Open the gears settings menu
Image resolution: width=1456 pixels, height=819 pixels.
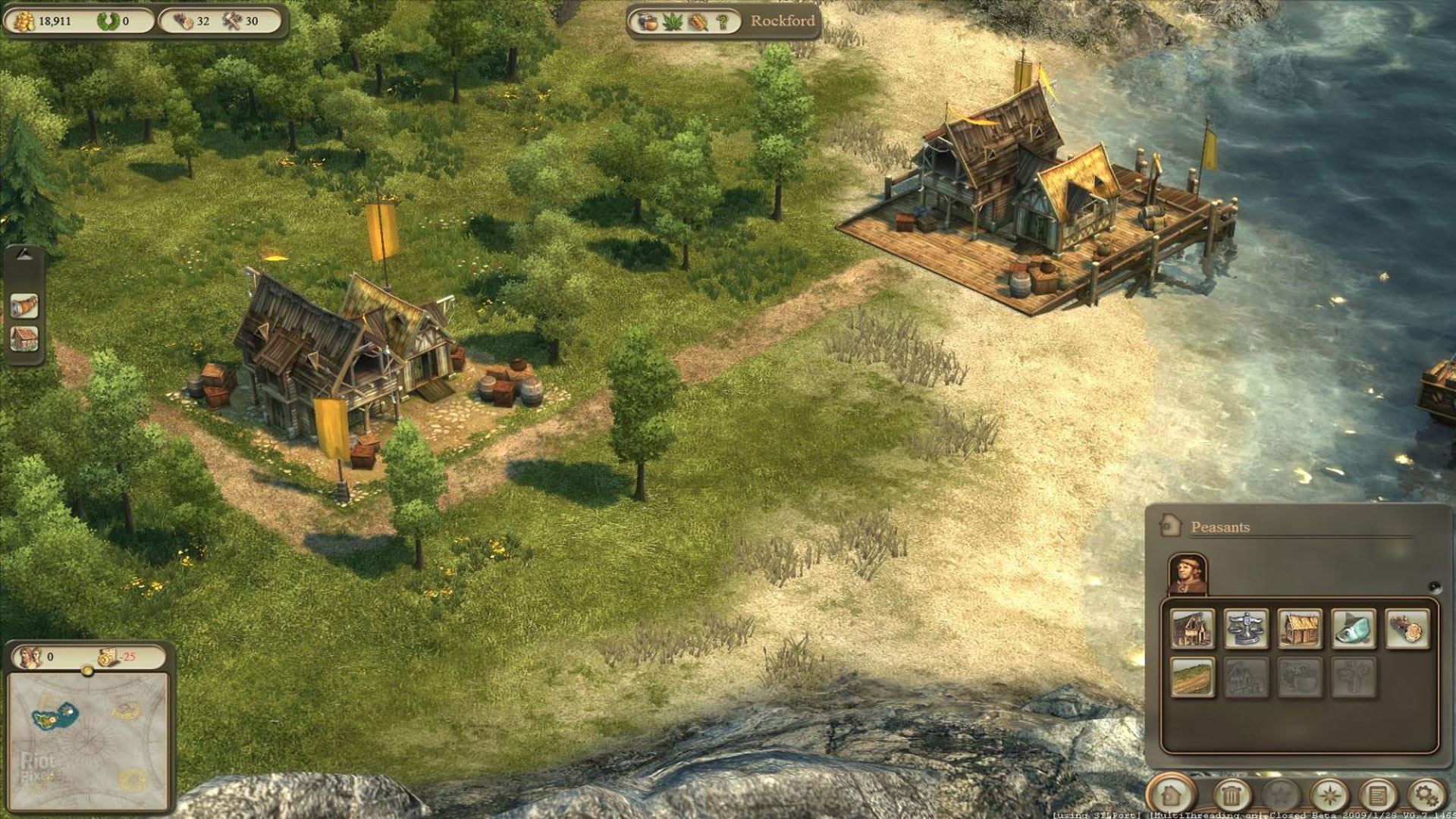pyautogui.click(x=1426, y=795)
